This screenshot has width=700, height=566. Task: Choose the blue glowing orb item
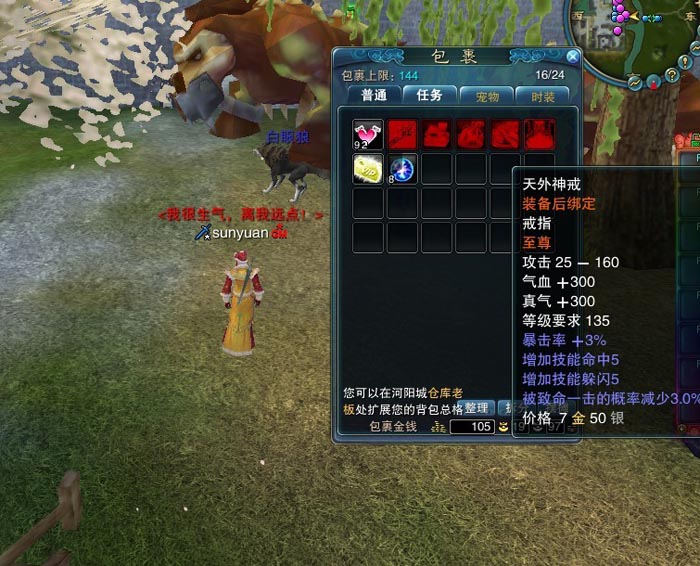(x=402, y=169)
